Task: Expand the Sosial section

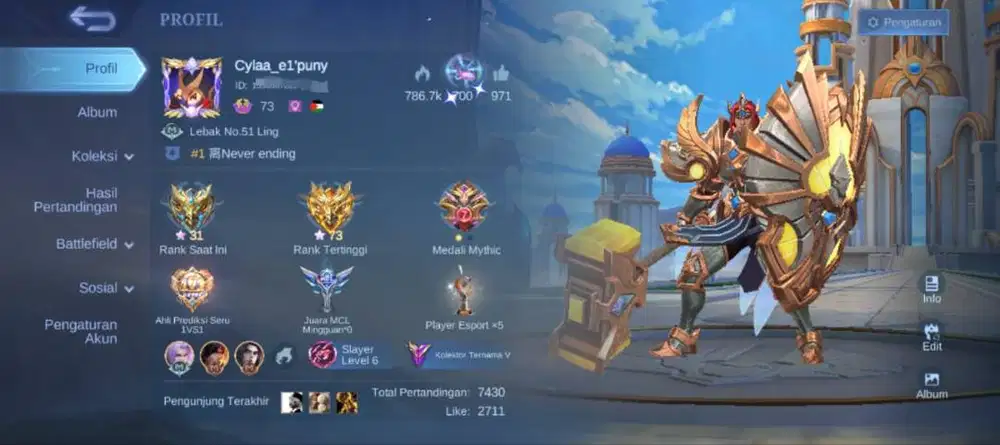Action: (106, 288)
